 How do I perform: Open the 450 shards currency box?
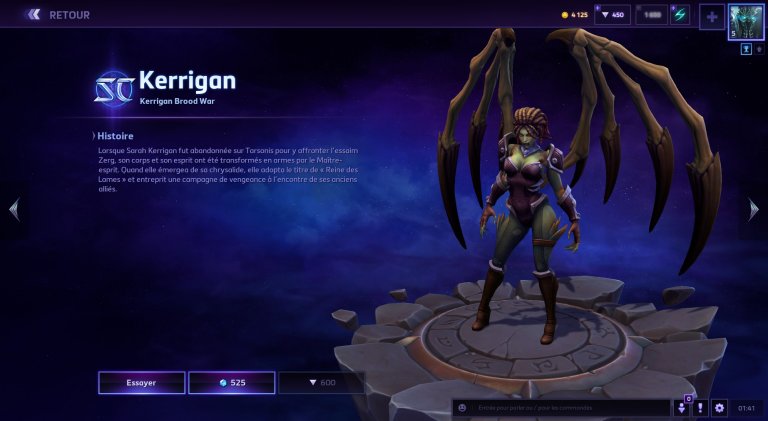coord(612,15)
